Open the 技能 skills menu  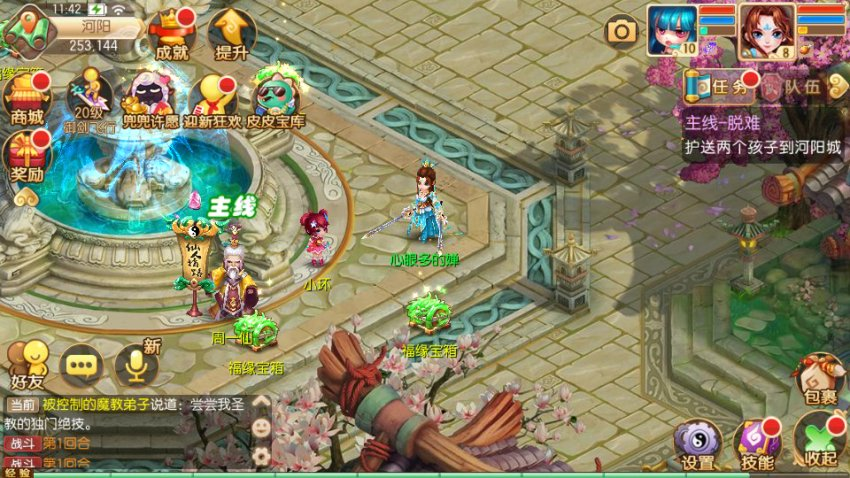[x=757, y=444]
